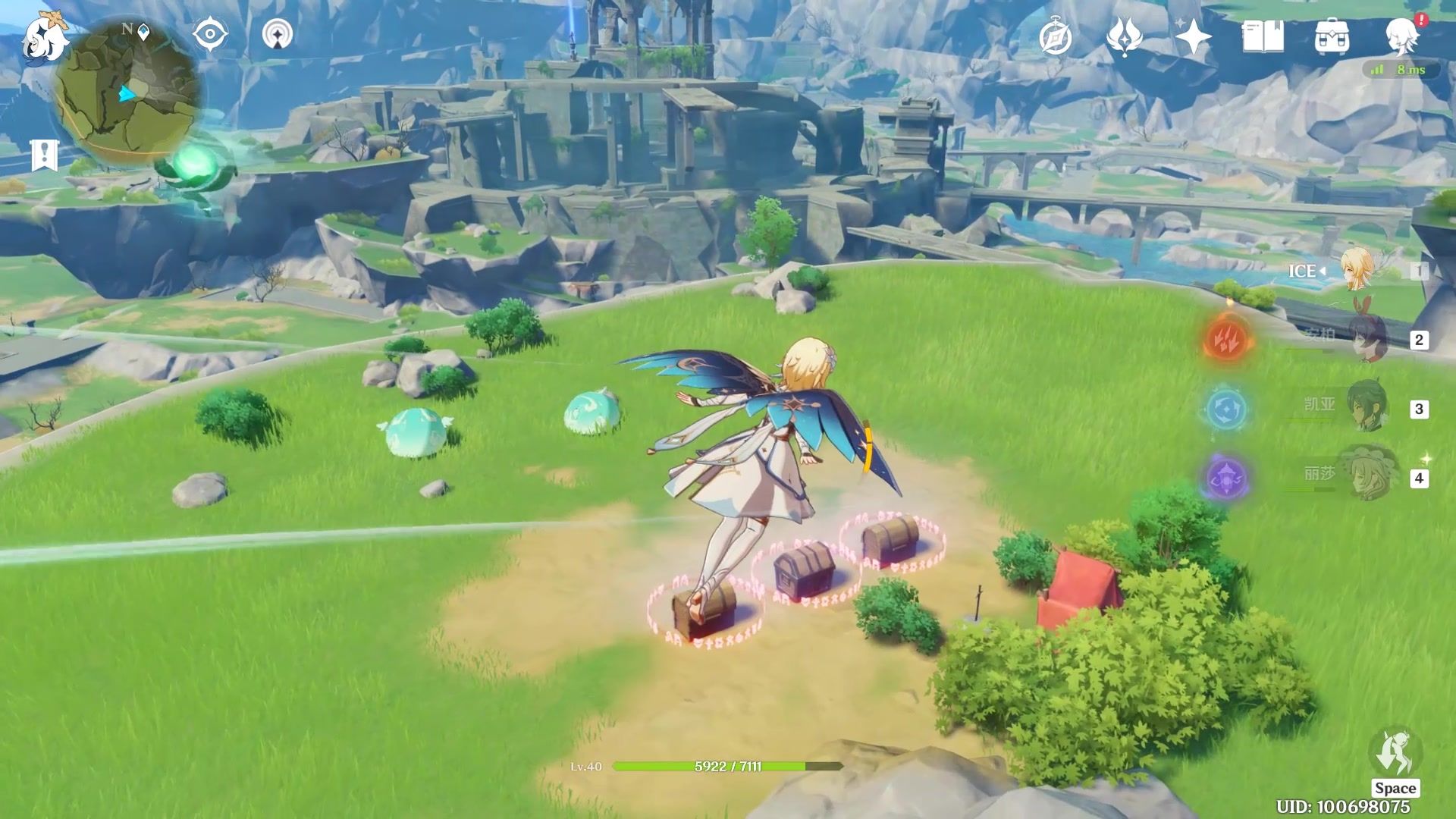Click the signal beacon icon near minimap

pyautogui.click(x=278, y=35)
